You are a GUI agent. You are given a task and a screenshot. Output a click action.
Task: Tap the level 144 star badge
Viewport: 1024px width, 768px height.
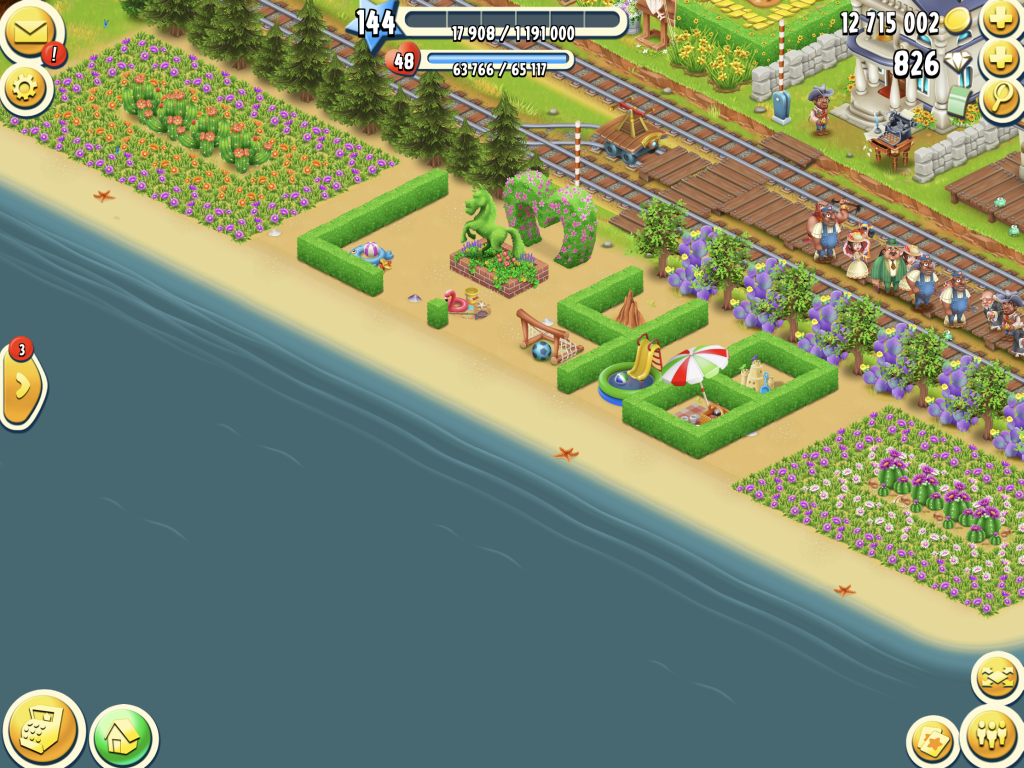pyautogui.click(x=375, y=24)
